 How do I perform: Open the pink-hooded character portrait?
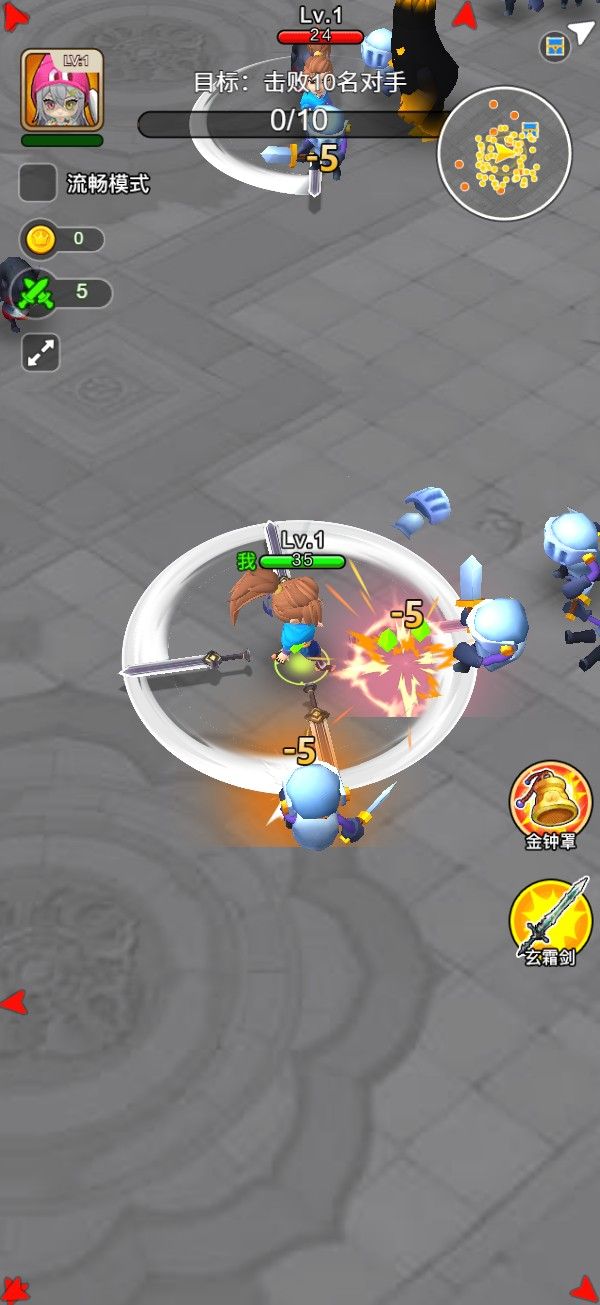point(62,90)
